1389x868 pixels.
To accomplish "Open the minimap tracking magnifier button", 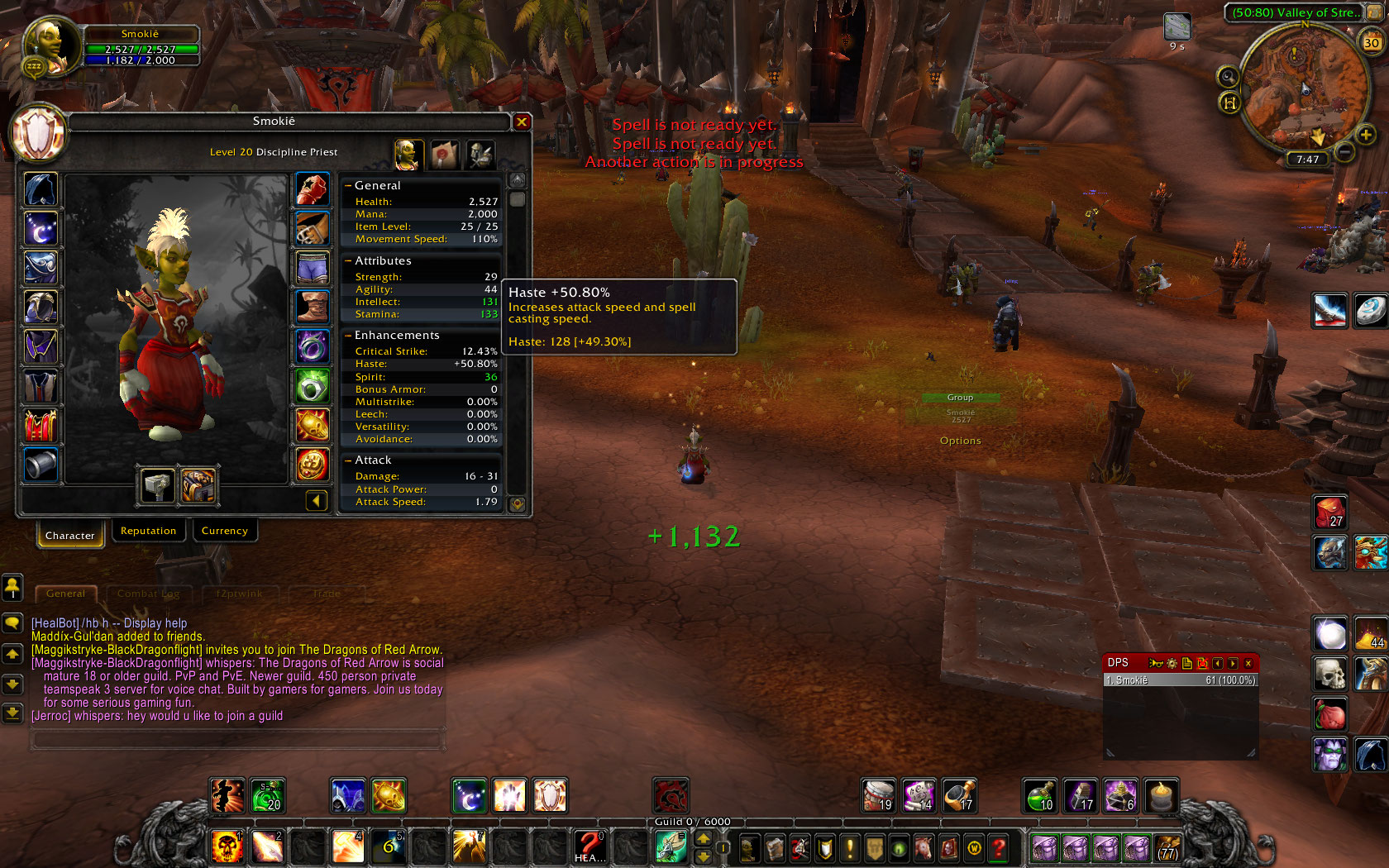I will point(1229,77).
